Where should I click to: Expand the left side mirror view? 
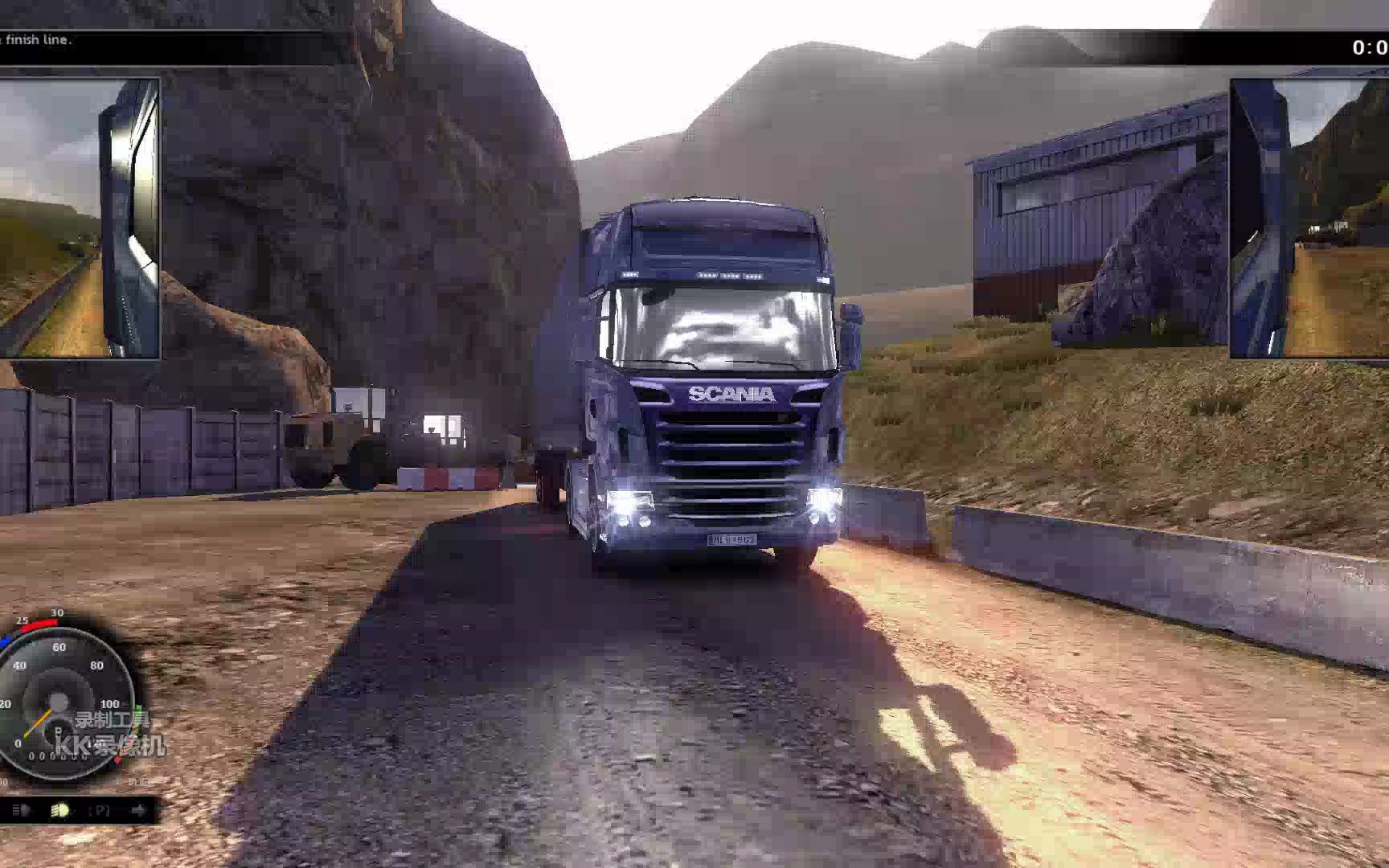[x=80, y=217]
